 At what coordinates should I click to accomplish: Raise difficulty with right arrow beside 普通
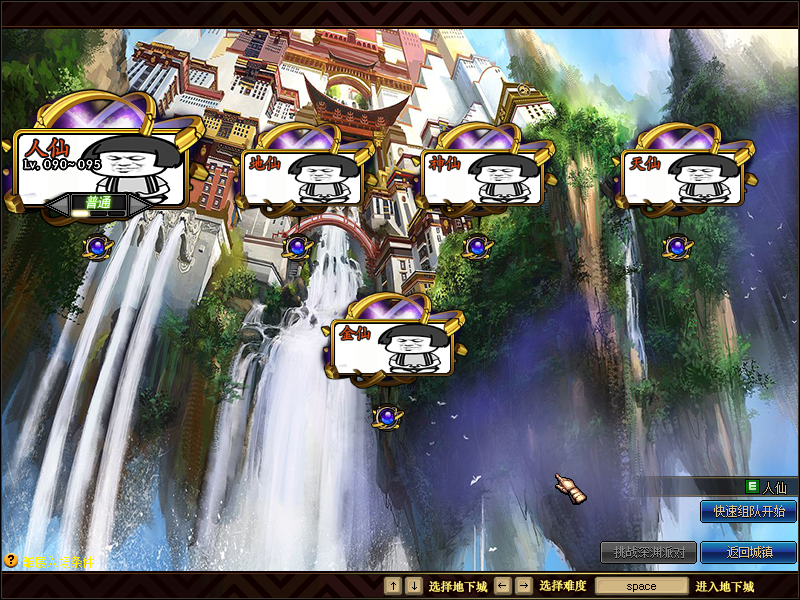click(x=139, y=203)
